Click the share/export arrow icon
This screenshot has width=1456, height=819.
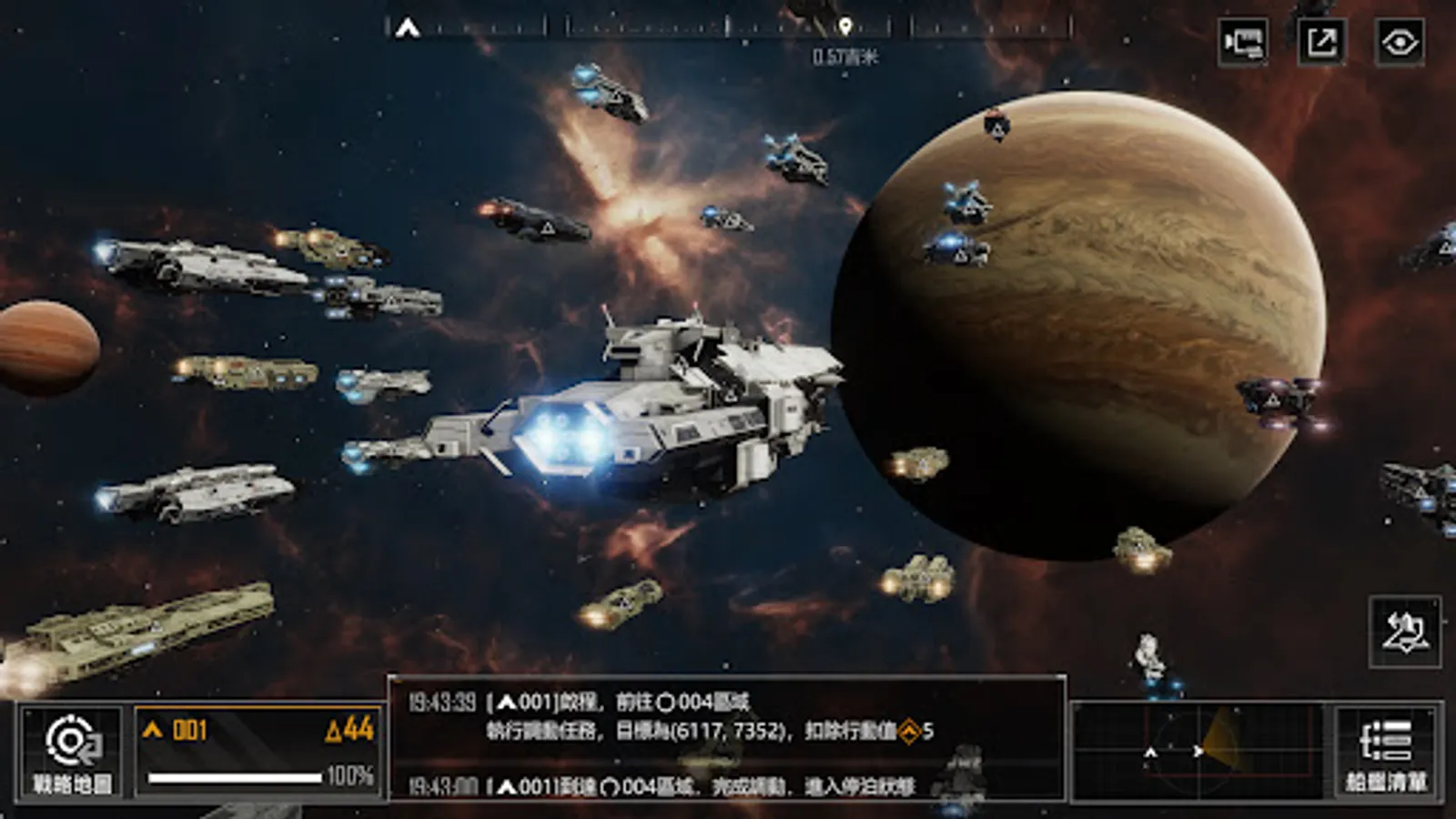[x=1320, y=42]
